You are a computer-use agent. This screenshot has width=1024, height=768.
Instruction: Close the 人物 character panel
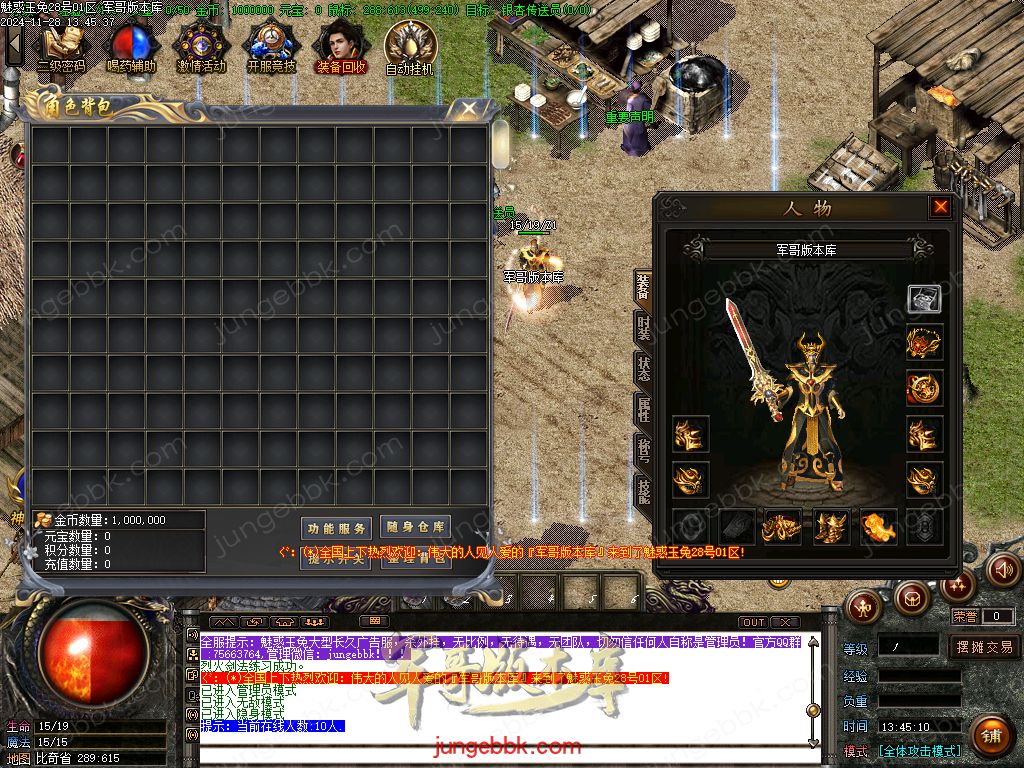(x=941, y=207)
